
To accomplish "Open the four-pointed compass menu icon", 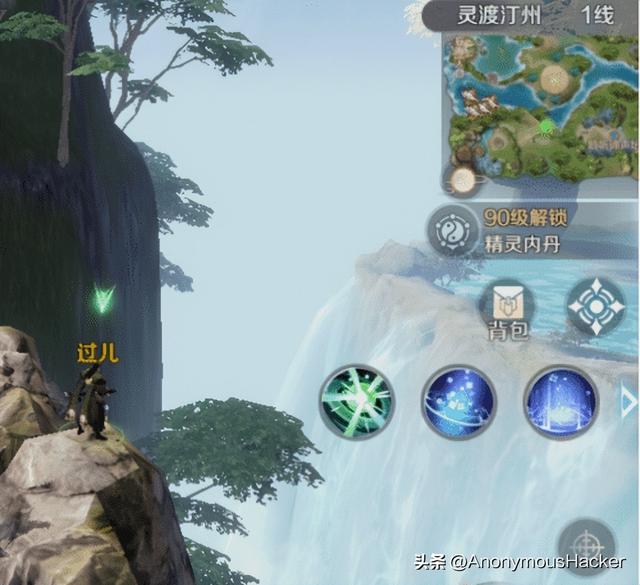I will pos(596,306).
